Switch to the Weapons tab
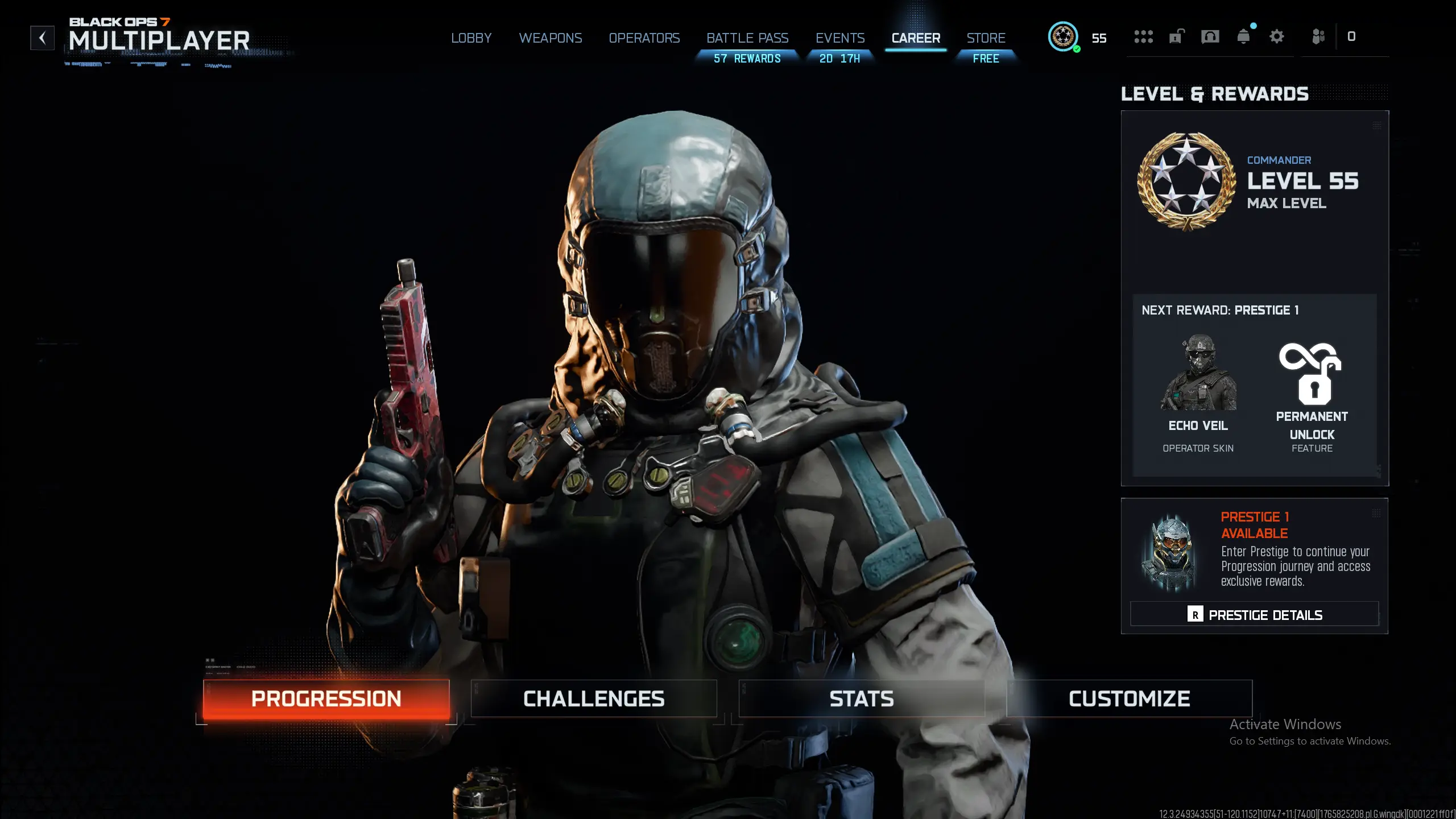The image size is (1456, 819). [551, 38]
